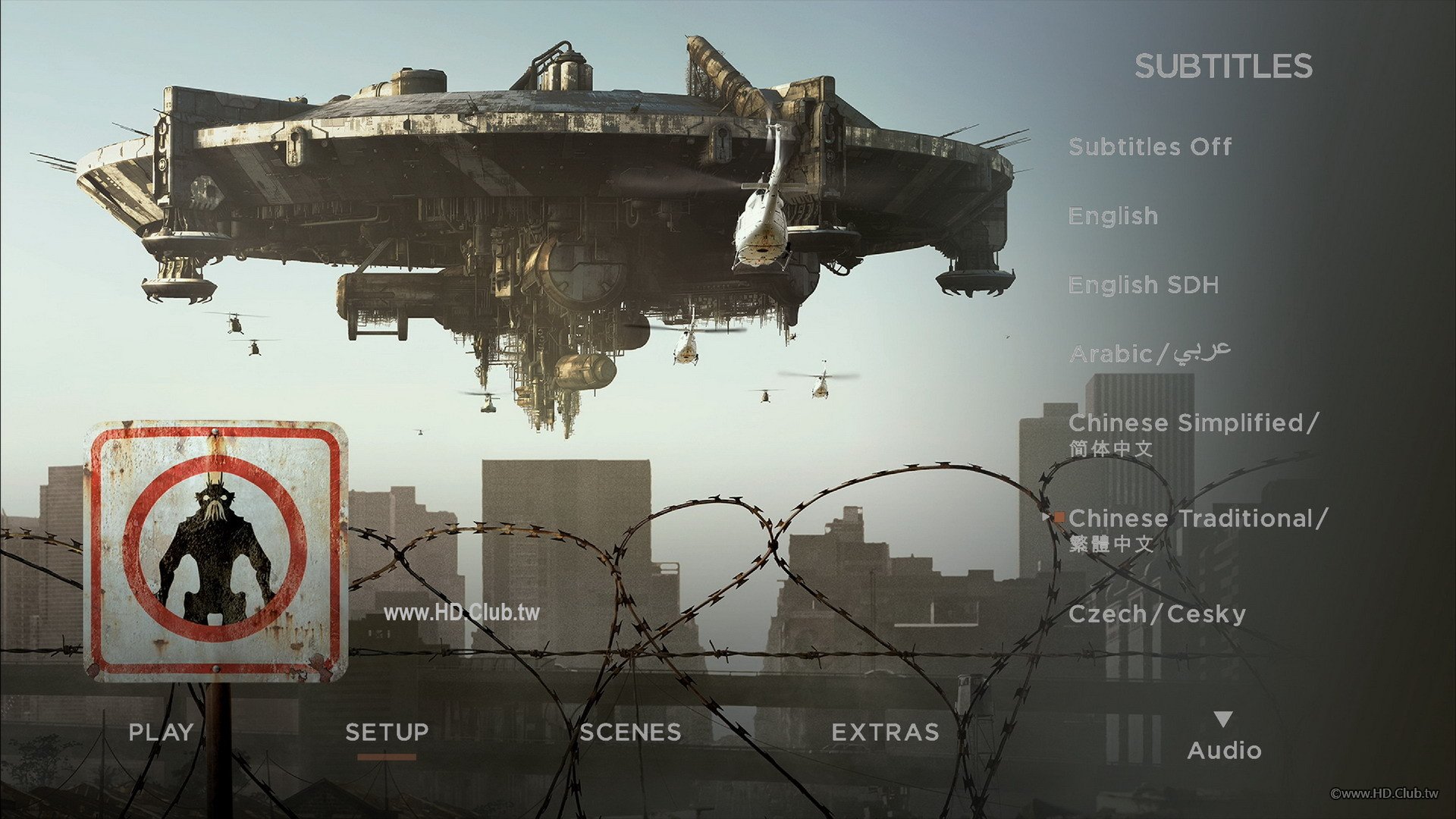Pick Czech/Cesky subtitles
The image size is (1456, 819).
[1156, 614]
